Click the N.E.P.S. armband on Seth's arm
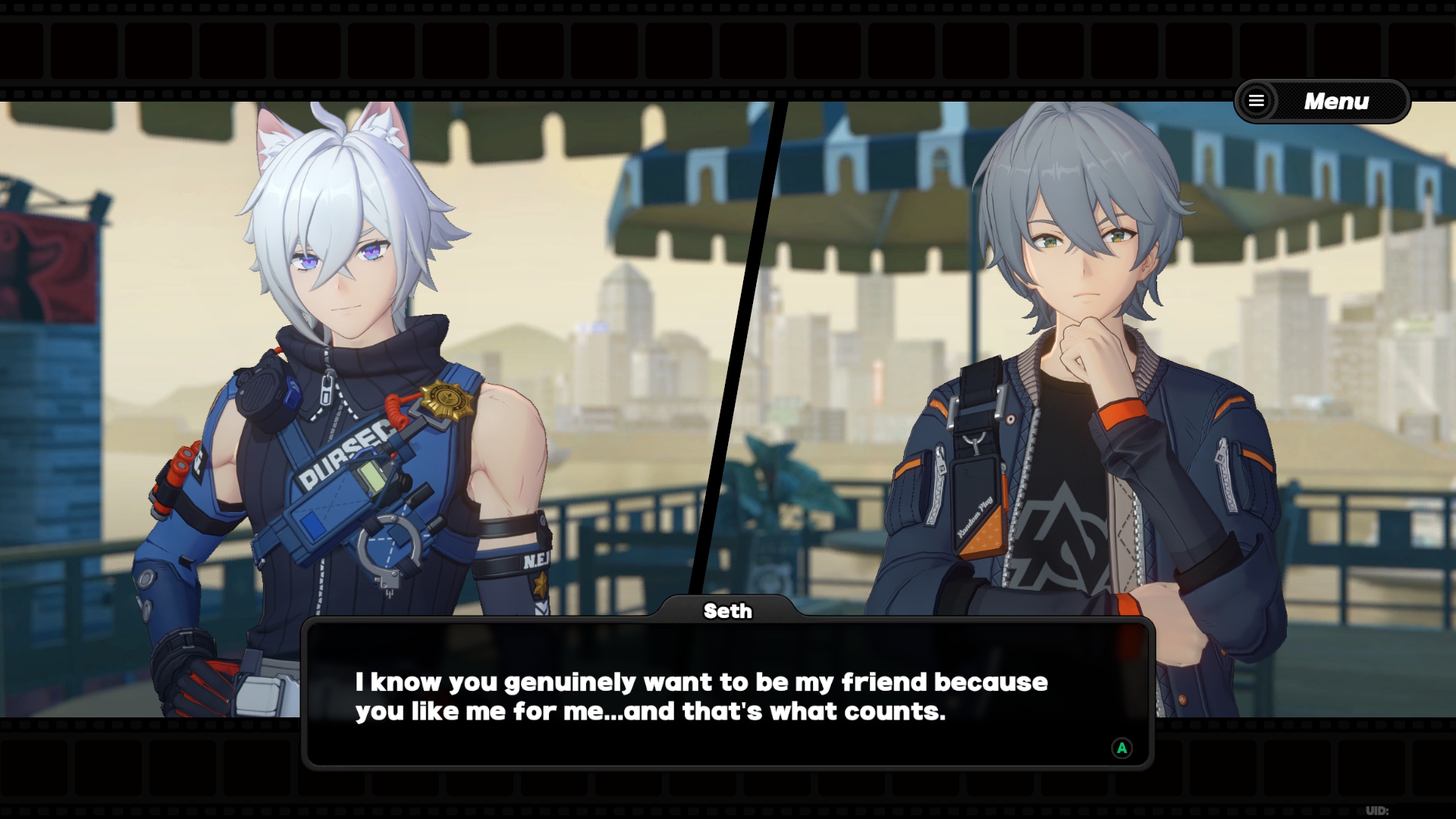Image resolution: width=1456 pixels, height=819 pixels. pyautogui.click(x=535, y=560)
